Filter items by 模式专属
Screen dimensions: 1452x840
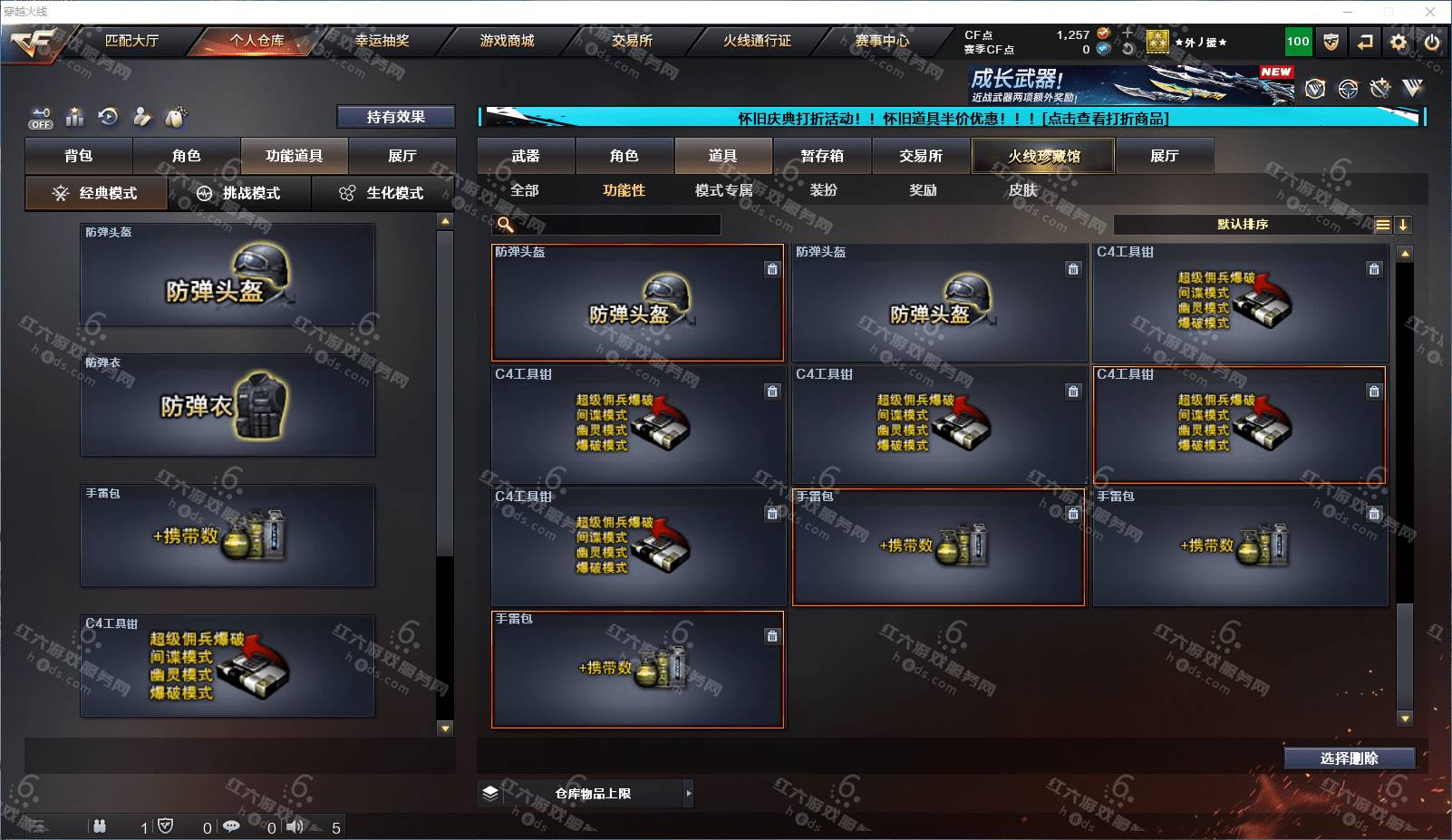click(723, 190)
